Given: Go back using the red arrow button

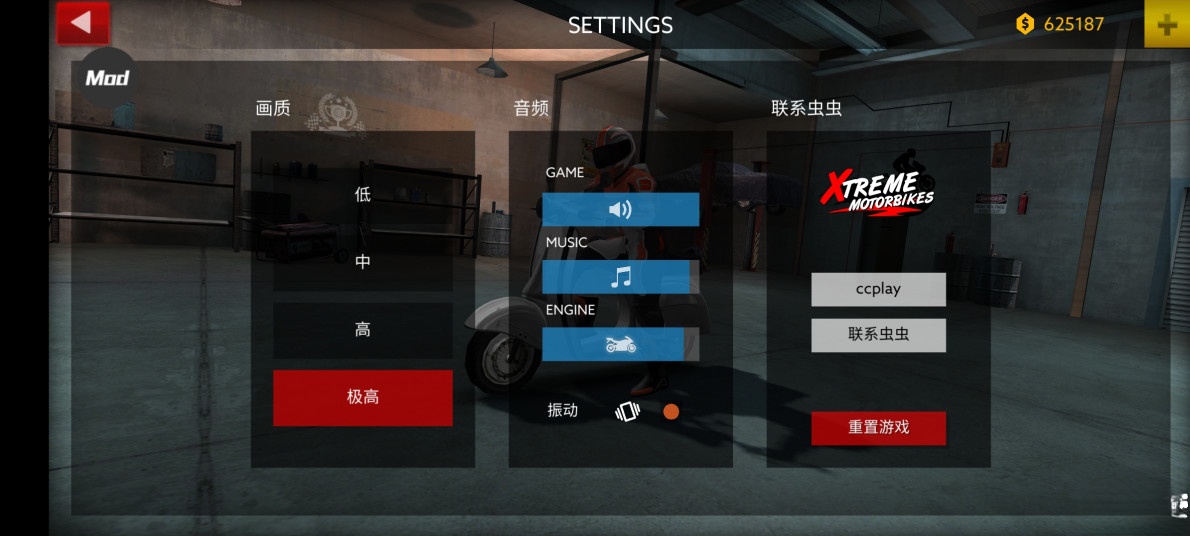Looking at the screenshot, I should click(82, 22).
